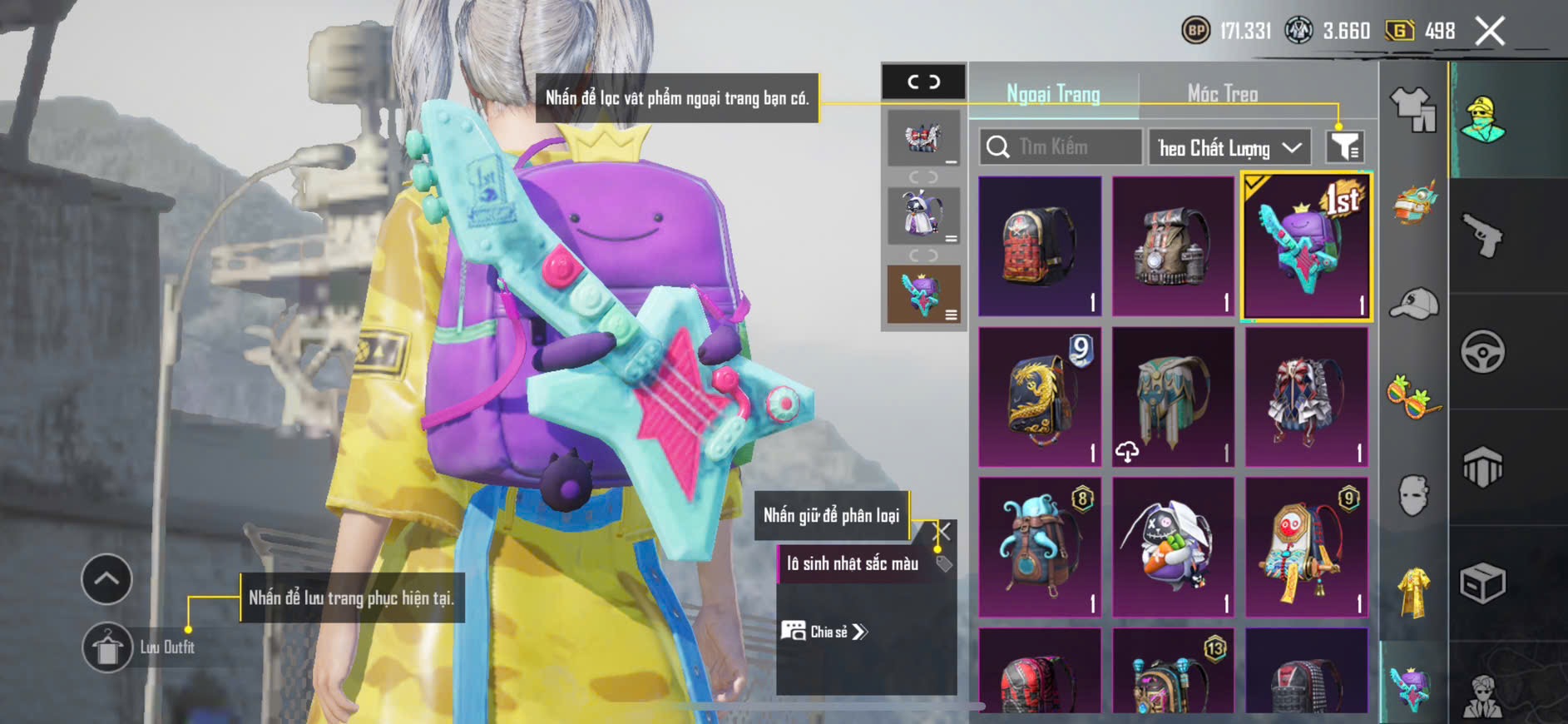Switch to the Móc Treo tab

click(x=1222, y=94)
